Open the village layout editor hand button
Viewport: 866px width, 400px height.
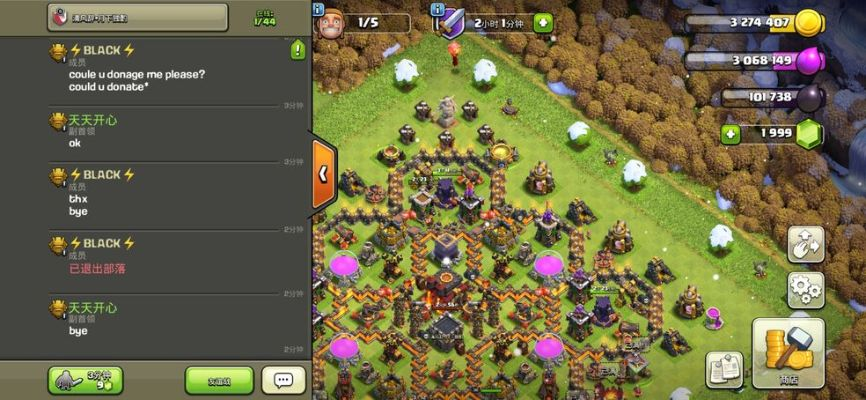(805, 243)
